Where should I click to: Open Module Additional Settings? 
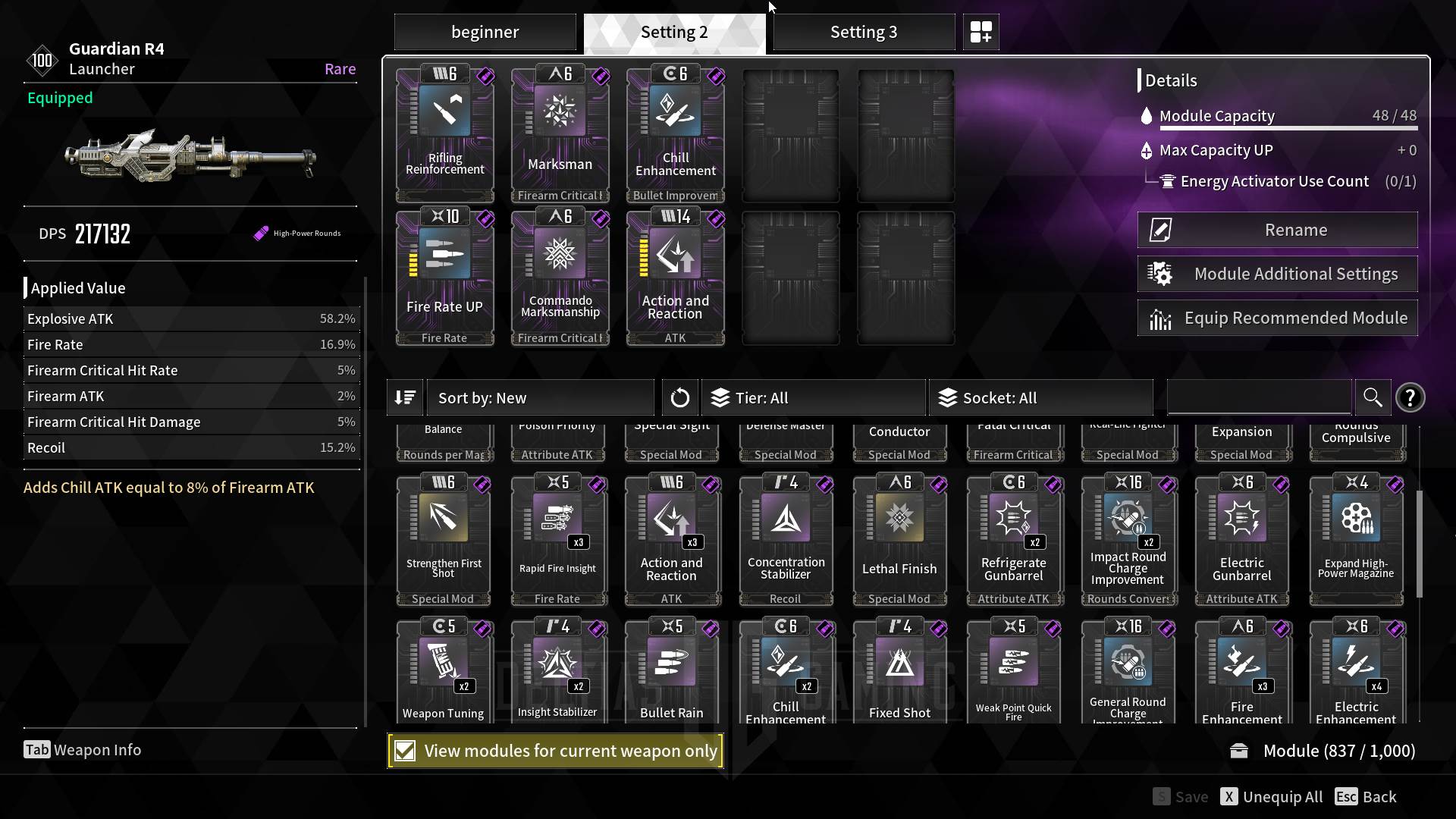pyautogui.click(x=1277, y=274)
